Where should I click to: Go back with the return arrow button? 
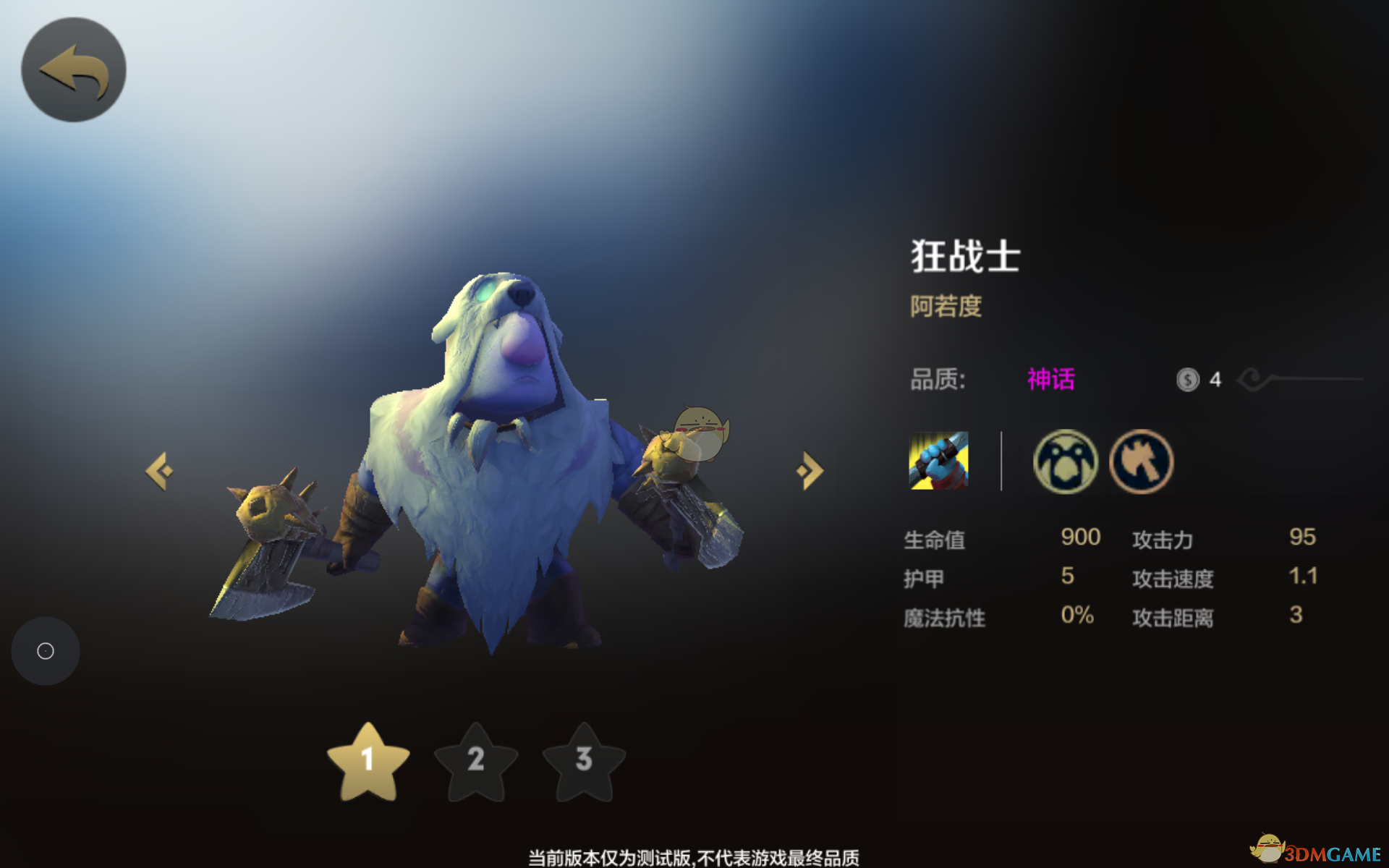74,70
